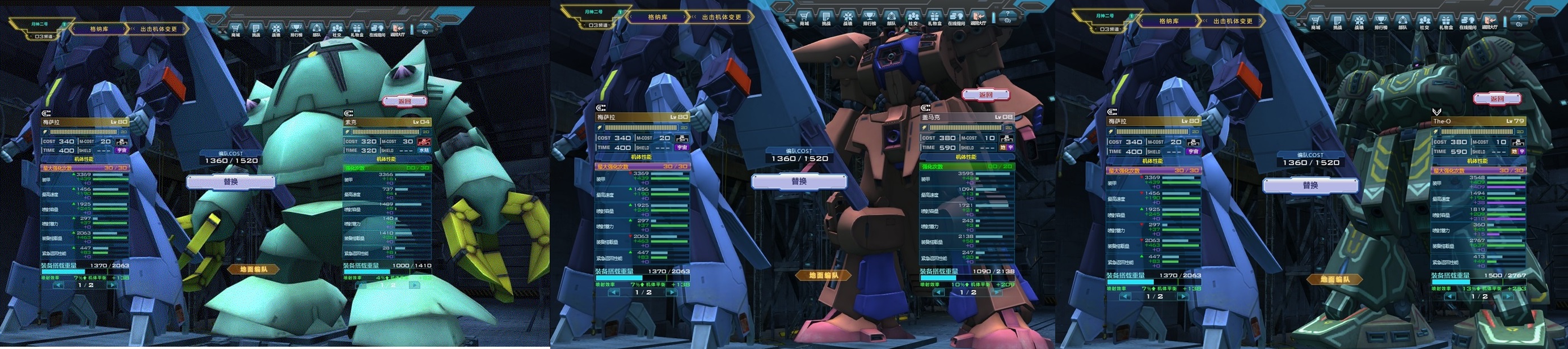Open 部队 corps icon above the 盖马克 mech
1568x349 pixels.
tap(891, 18)
